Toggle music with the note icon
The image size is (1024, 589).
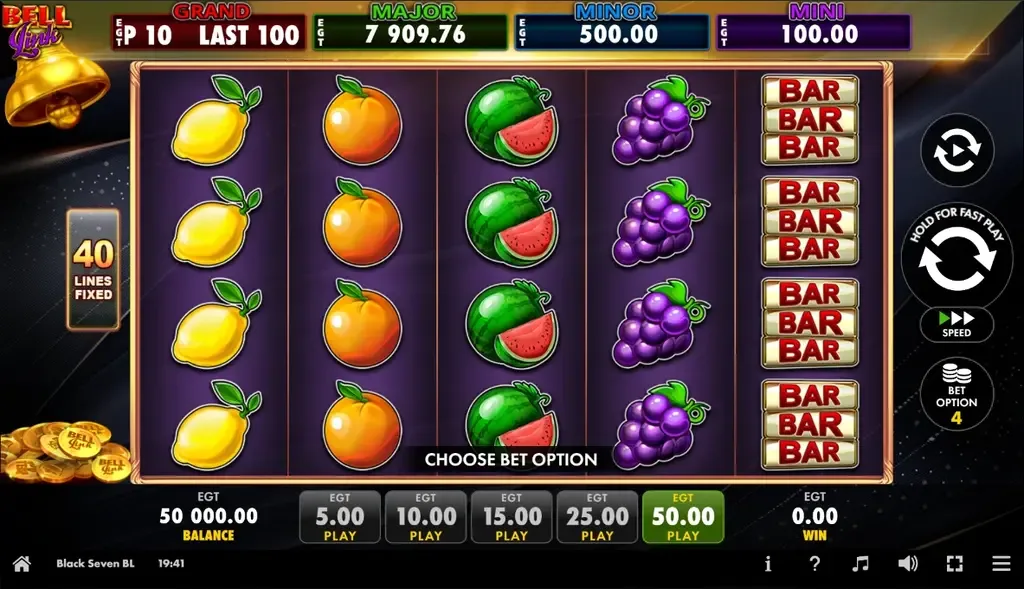coord(861,564)
